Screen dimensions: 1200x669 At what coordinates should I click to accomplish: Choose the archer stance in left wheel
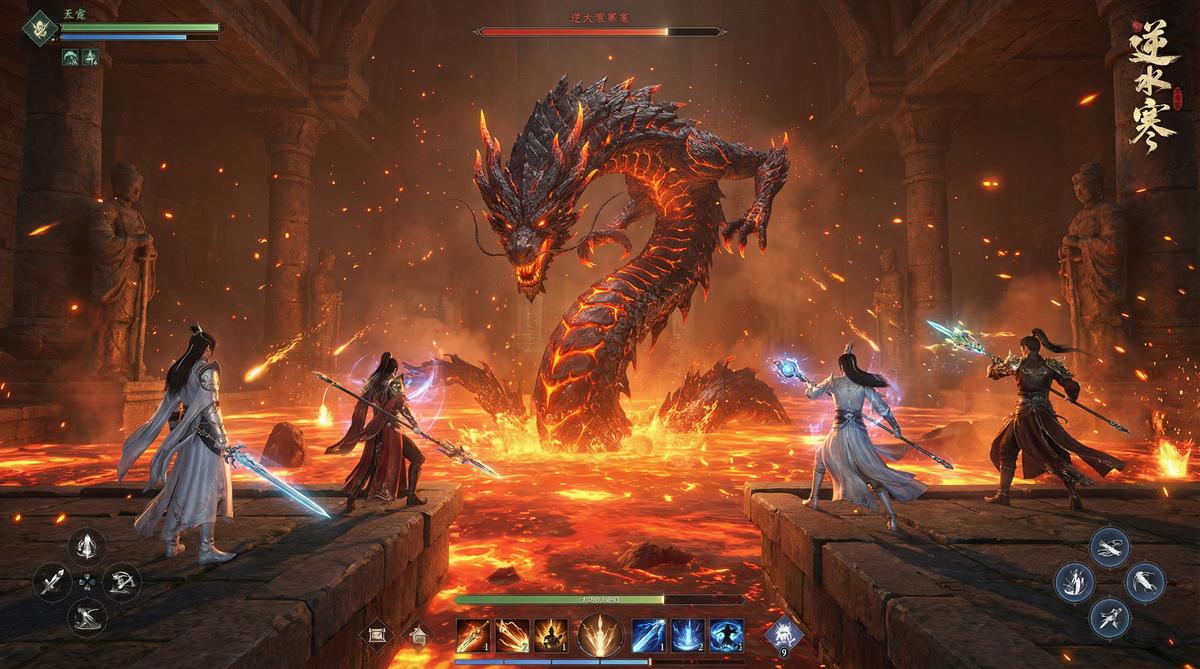pos(122,580)
